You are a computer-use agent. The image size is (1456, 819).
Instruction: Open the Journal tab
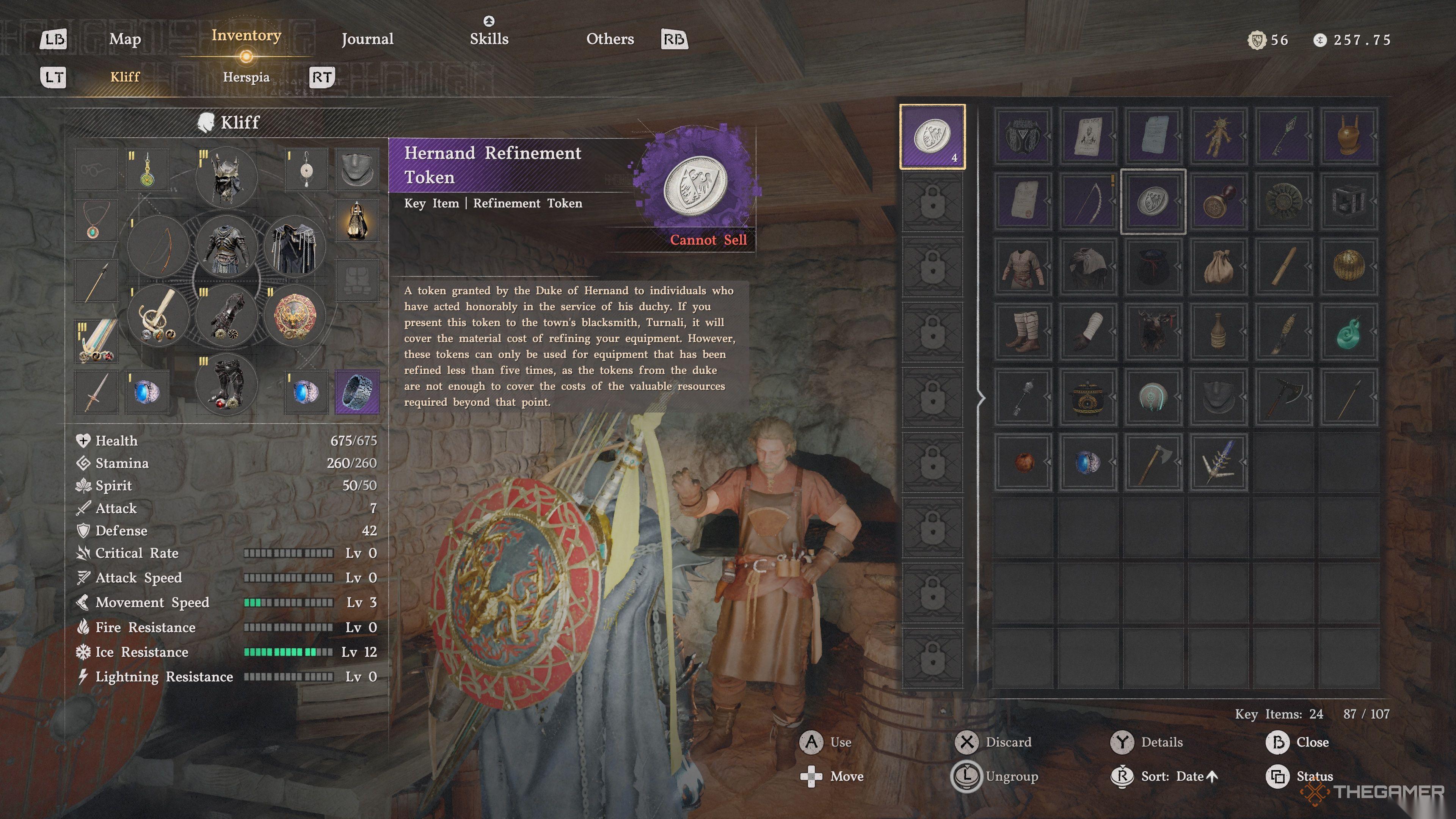click(x=367, y=39)
